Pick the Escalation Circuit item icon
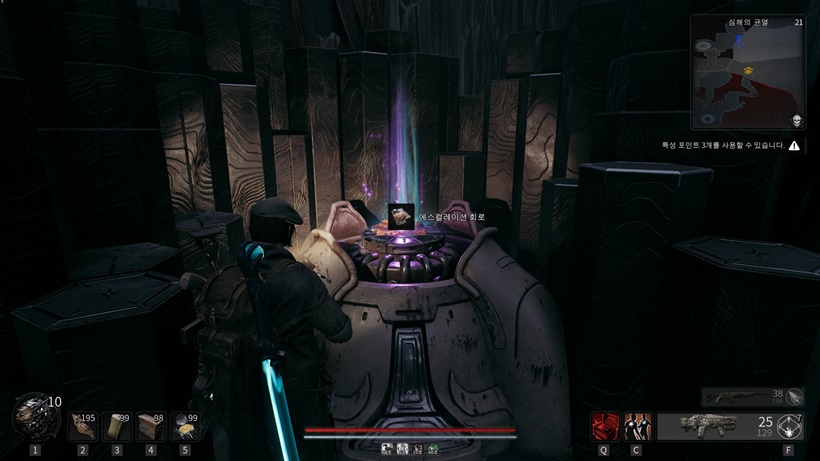 [401, 216]
